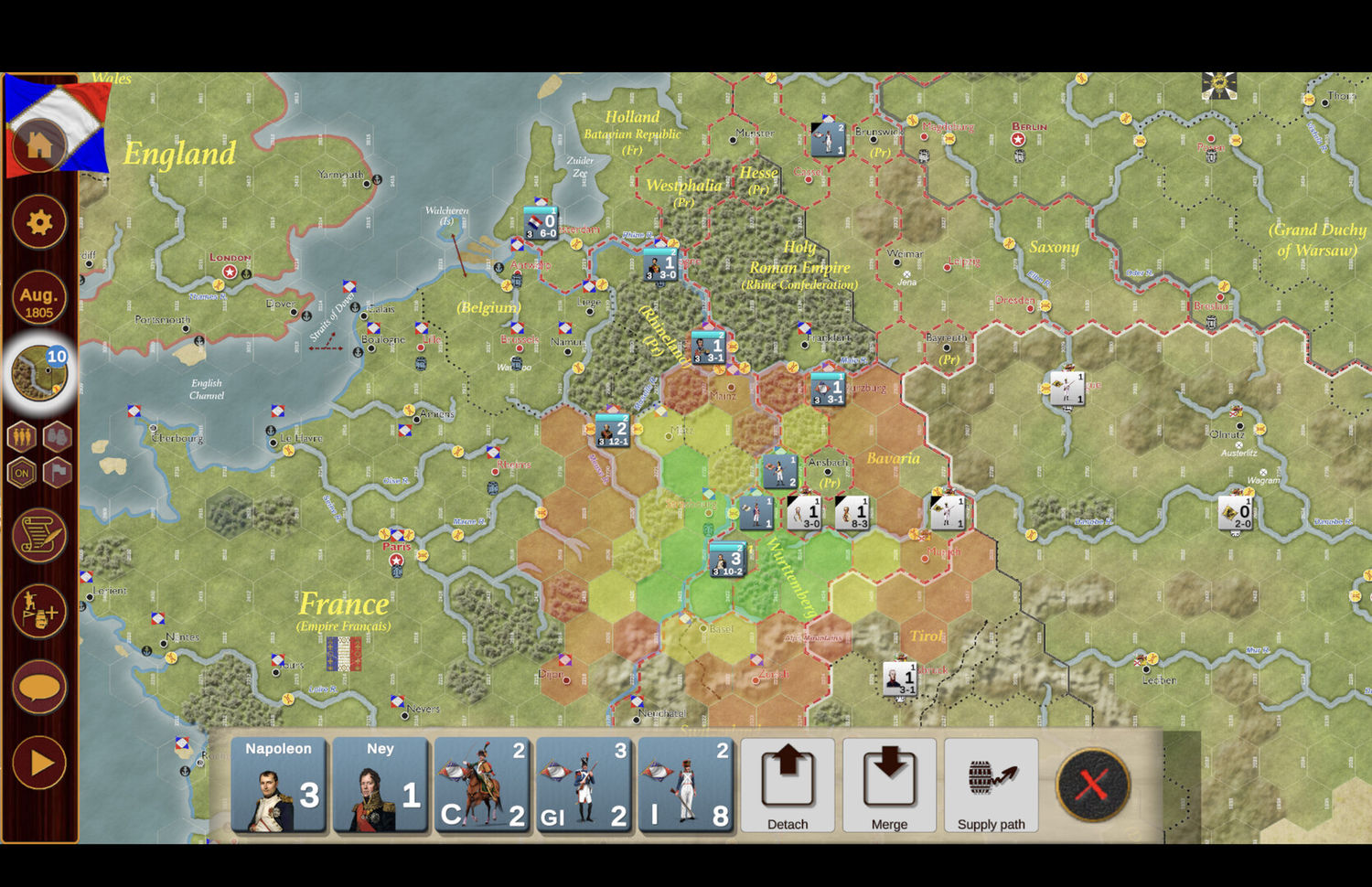
Task: Toggle the binoculars view hexagon
Action: [x=57, y=436]
